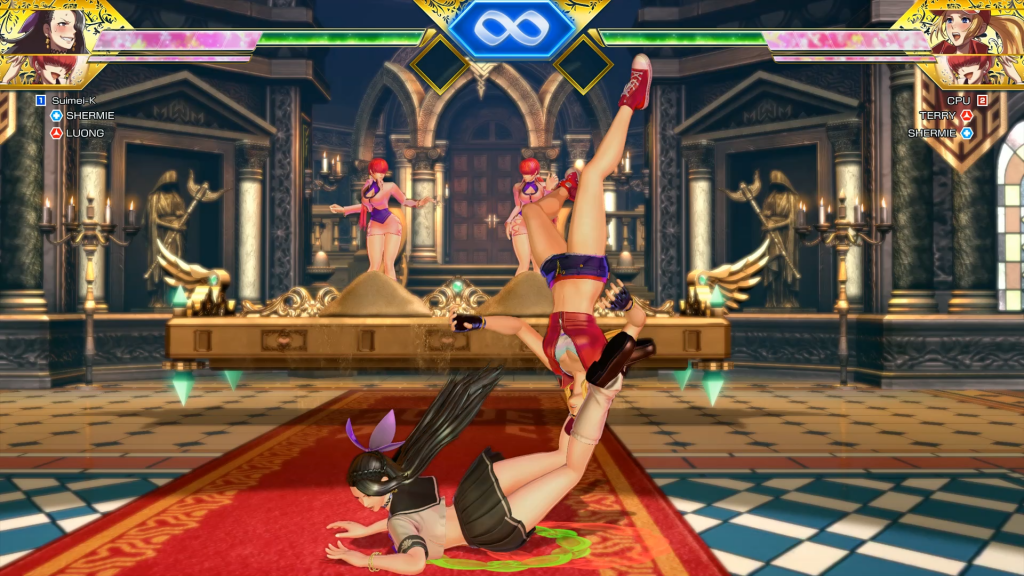Screen dimensions: 1024x576
Task: Pick TERRY in the CPU team list
Action: pyautogui.click(x=938, y=116)
